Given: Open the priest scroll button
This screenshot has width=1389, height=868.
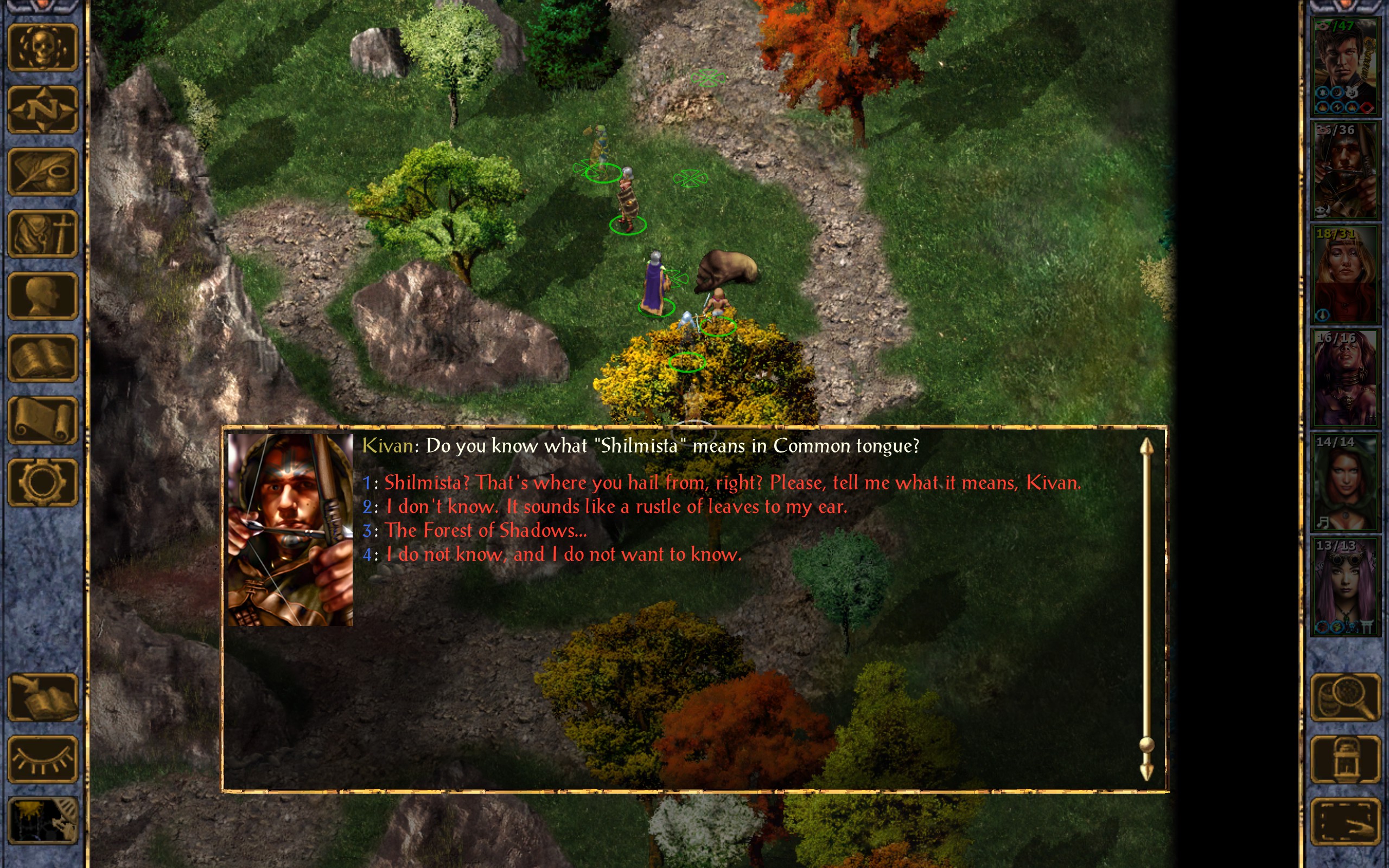Looking at the screenshot, I should coord(42,420).
